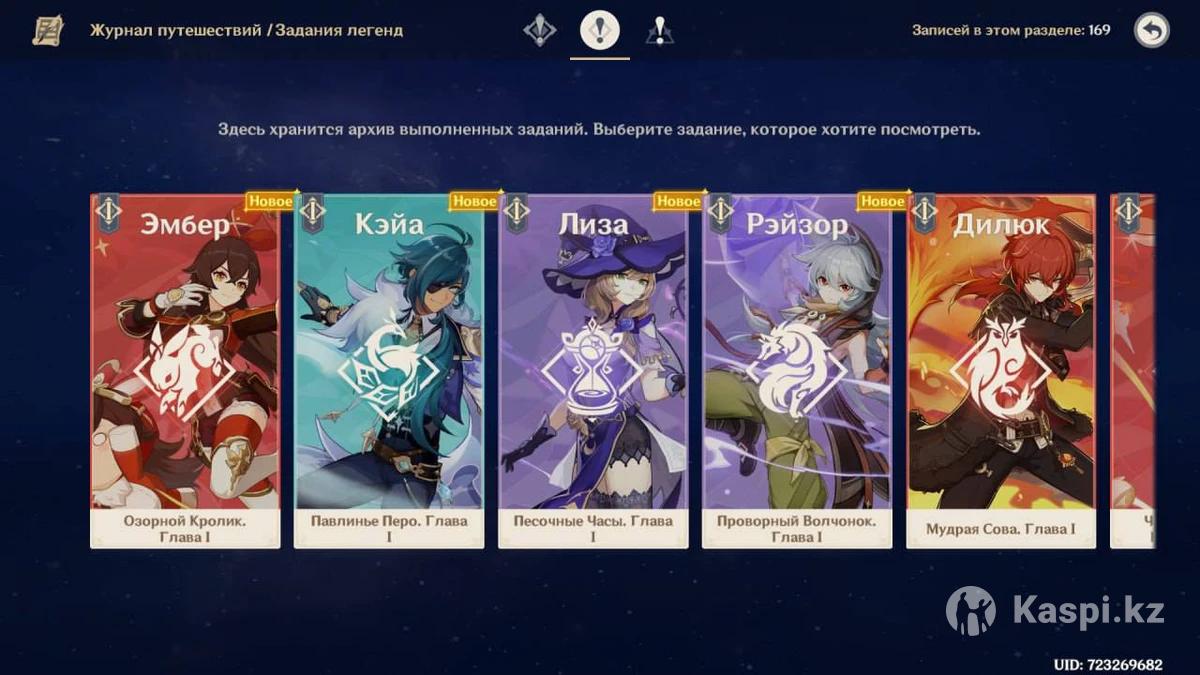Image resolution: width=1200 pixels, height=675 pixels.
Task: Select the Kaeya story quest card
Action: pos(389,370)
